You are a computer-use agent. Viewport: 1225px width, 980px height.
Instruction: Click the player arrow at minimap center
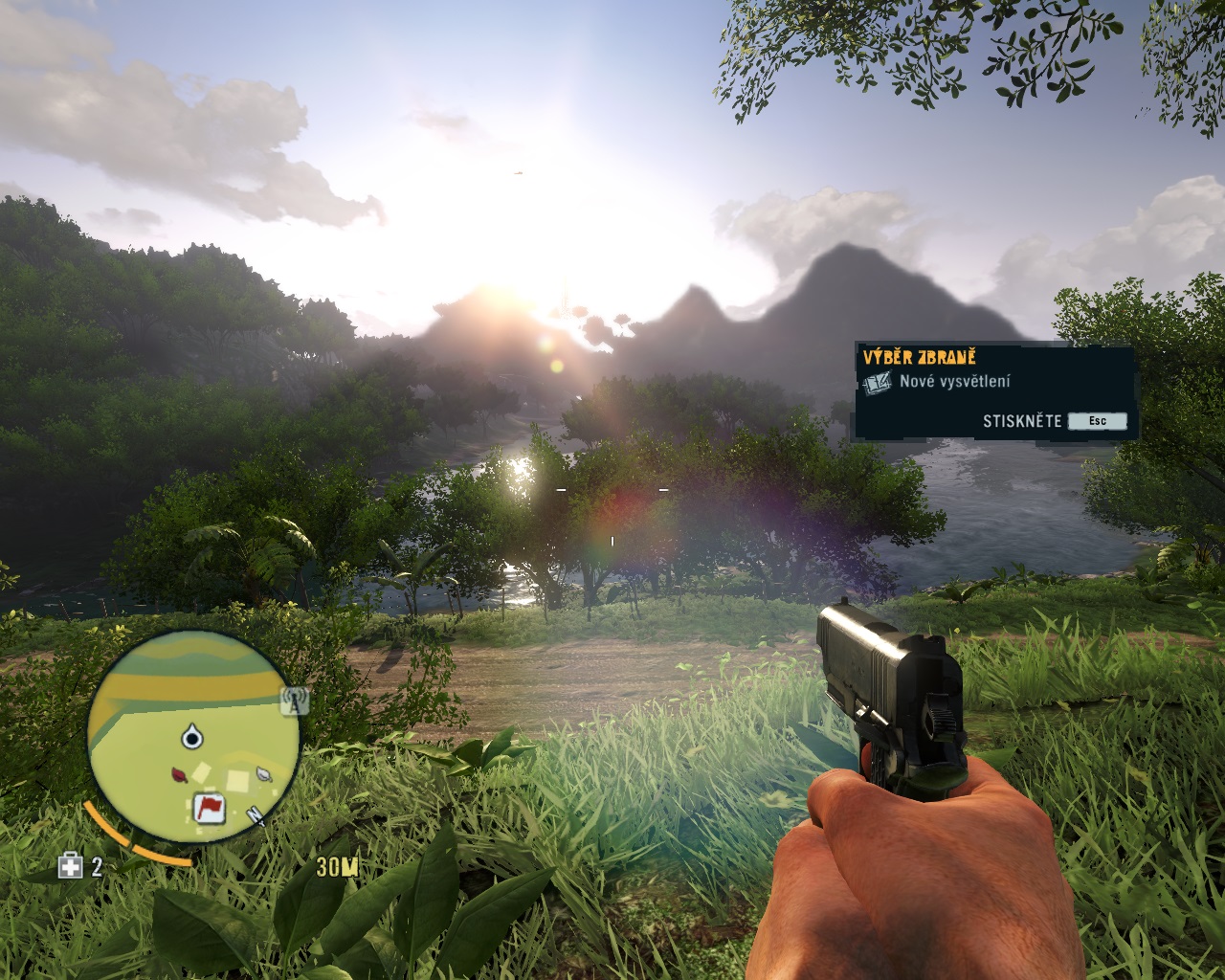[192, 737]
